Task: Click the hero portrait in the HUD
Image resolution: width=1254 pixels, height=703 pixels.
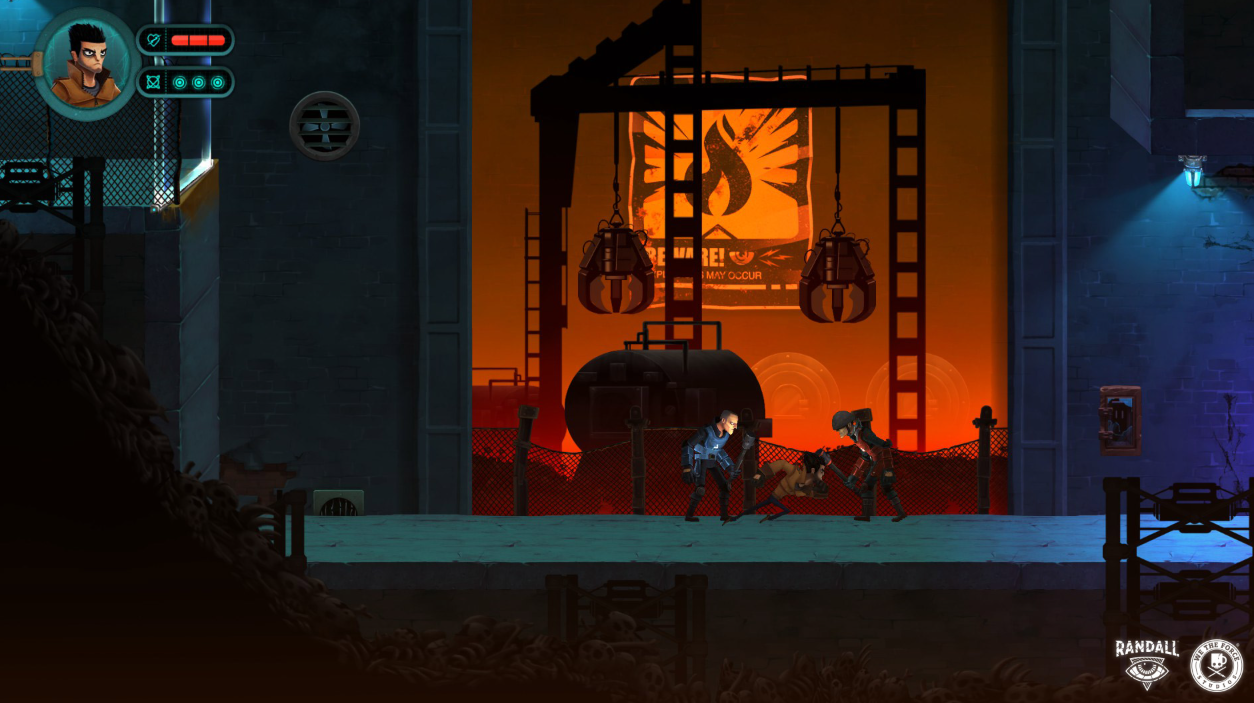Action: pyautogui.click(x=86, y=64)
